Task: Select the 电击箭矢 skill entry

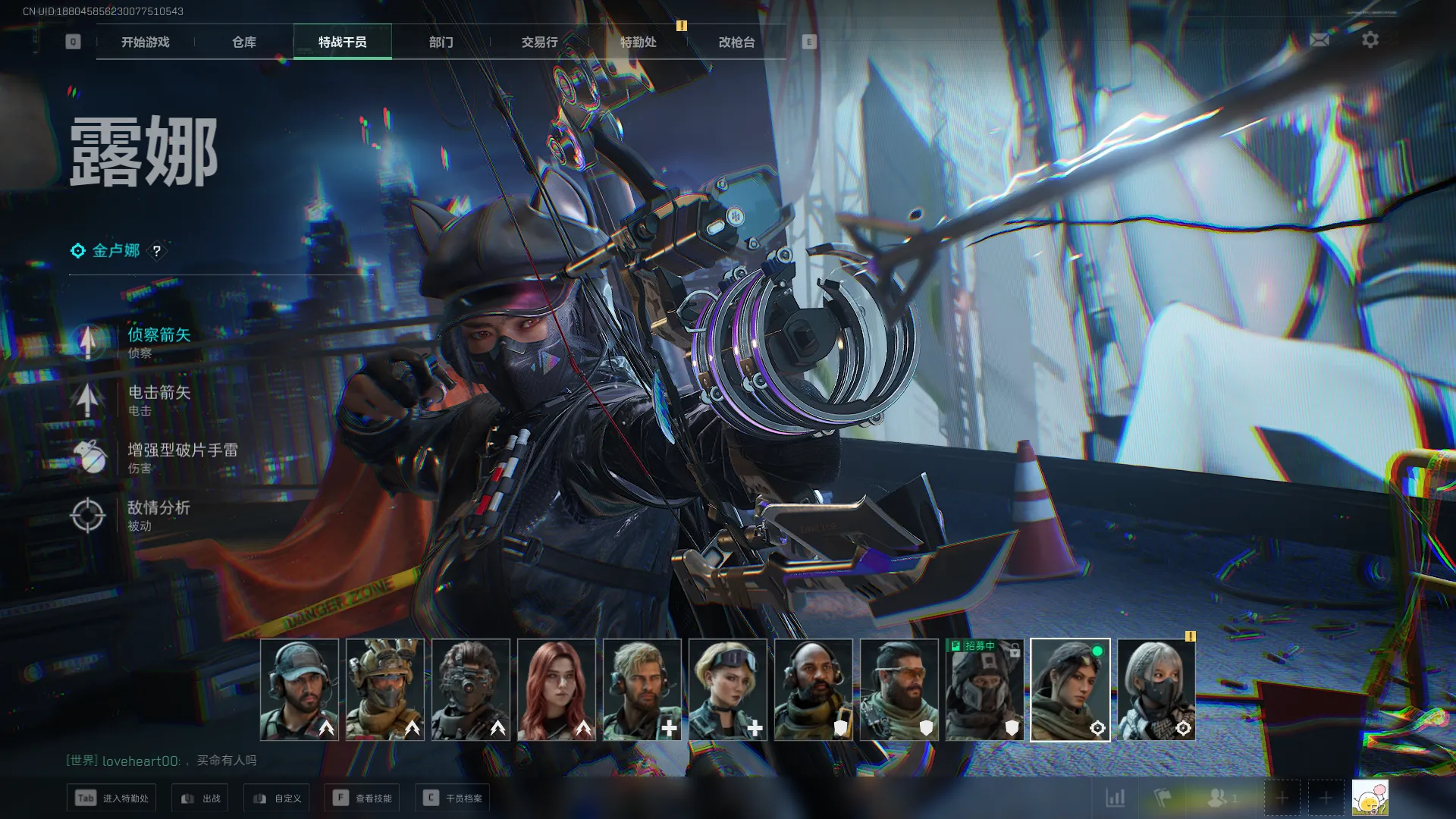Action: (x=158, y=400)
